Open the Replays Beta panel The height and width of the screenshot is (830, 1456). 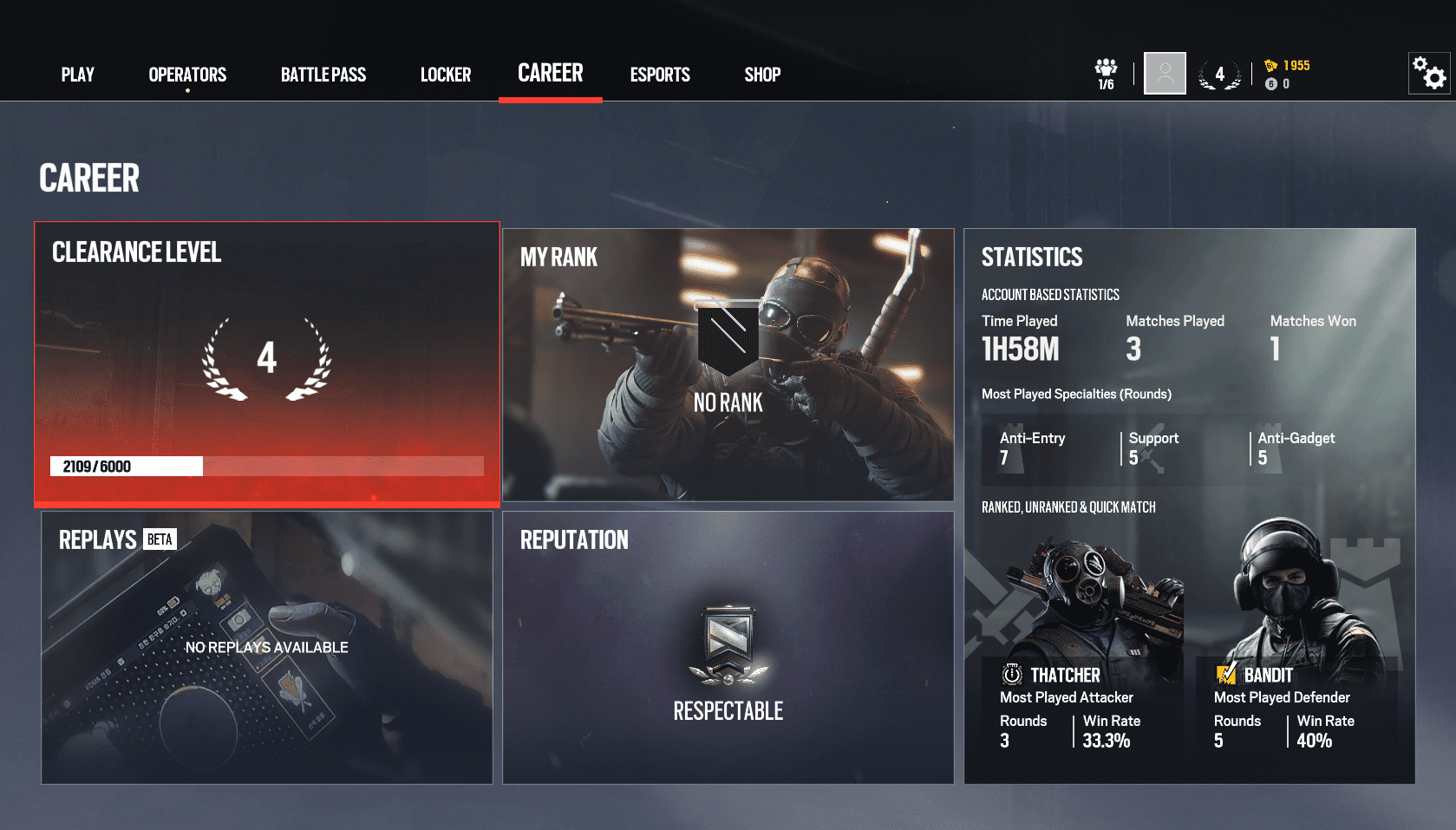[267, 647]
